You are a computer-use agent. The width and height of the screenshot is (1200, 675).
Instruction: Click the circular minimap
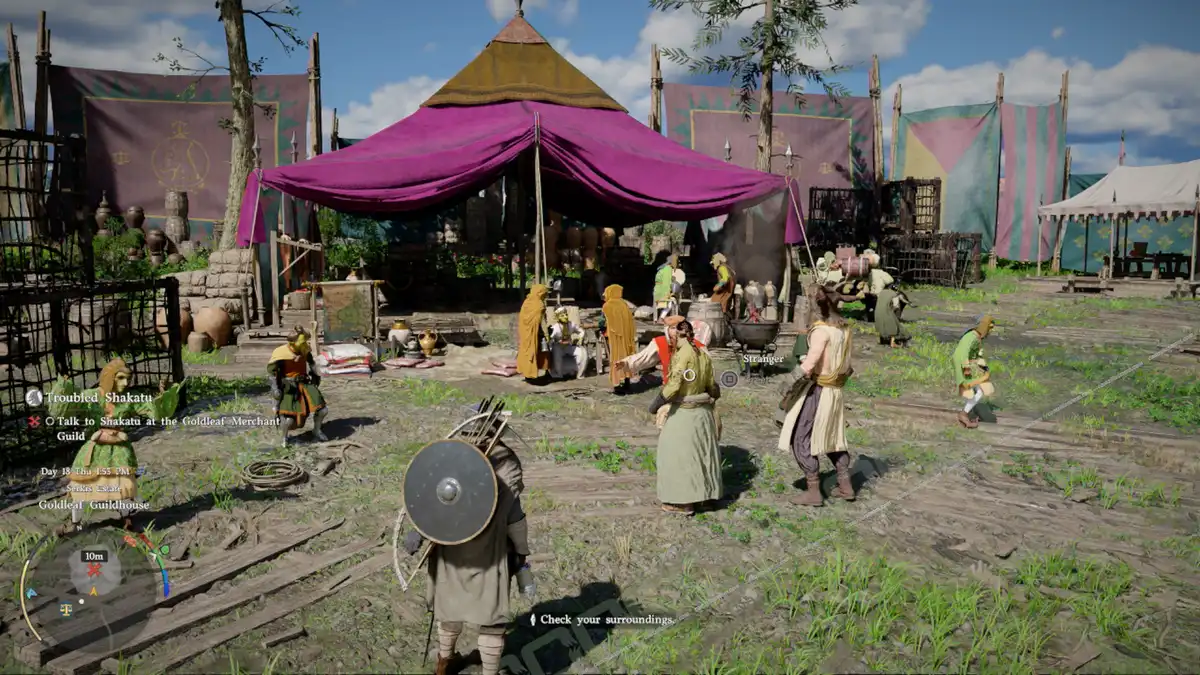tap(94, 588)
